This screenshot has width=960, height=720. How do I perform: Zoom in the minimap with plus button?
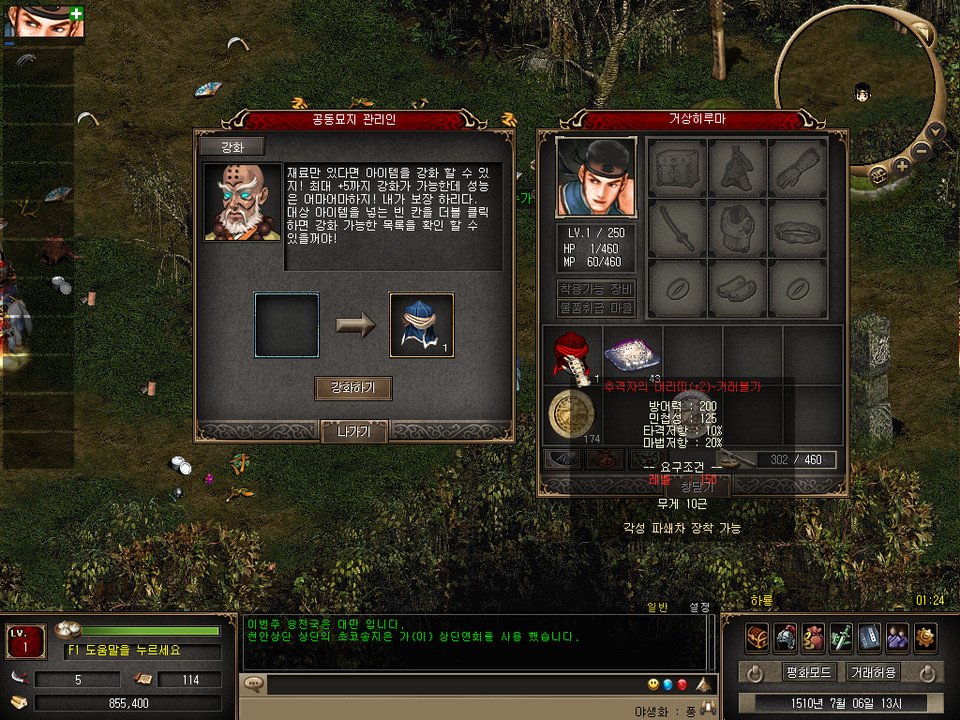pos(902,166)
